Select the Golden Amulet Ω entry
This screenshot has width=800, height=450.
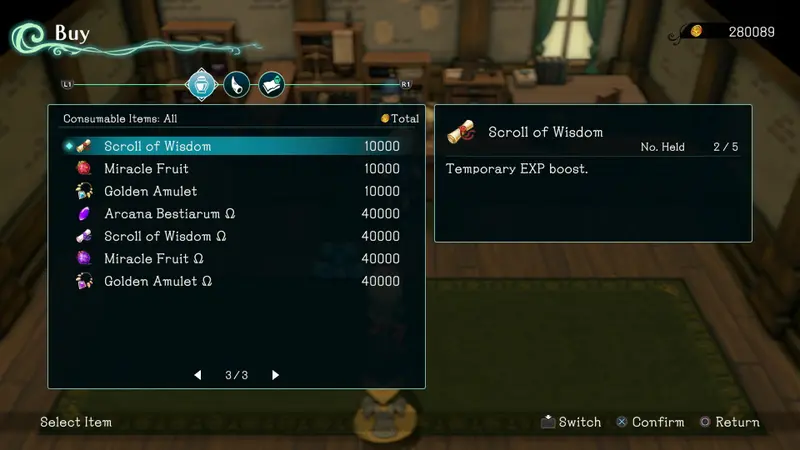[158, 281]
